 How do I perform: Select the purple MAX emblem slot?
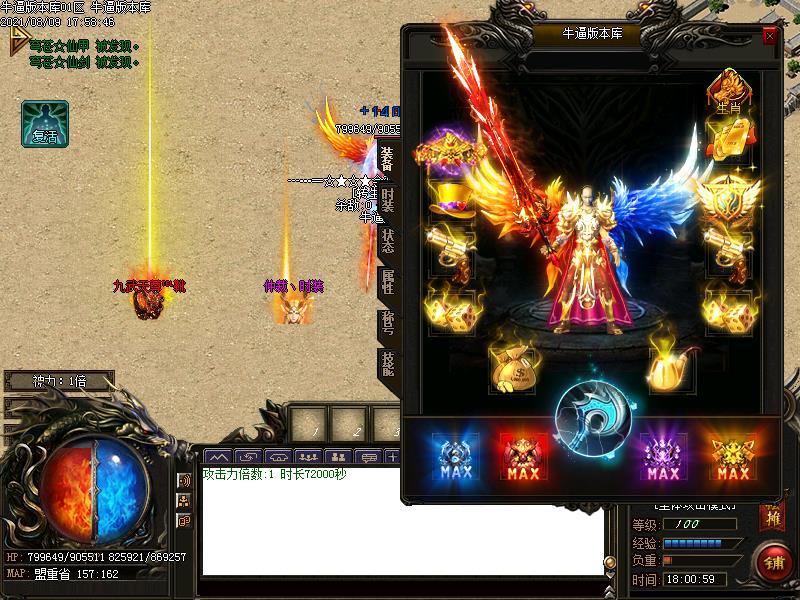[663, 458]
